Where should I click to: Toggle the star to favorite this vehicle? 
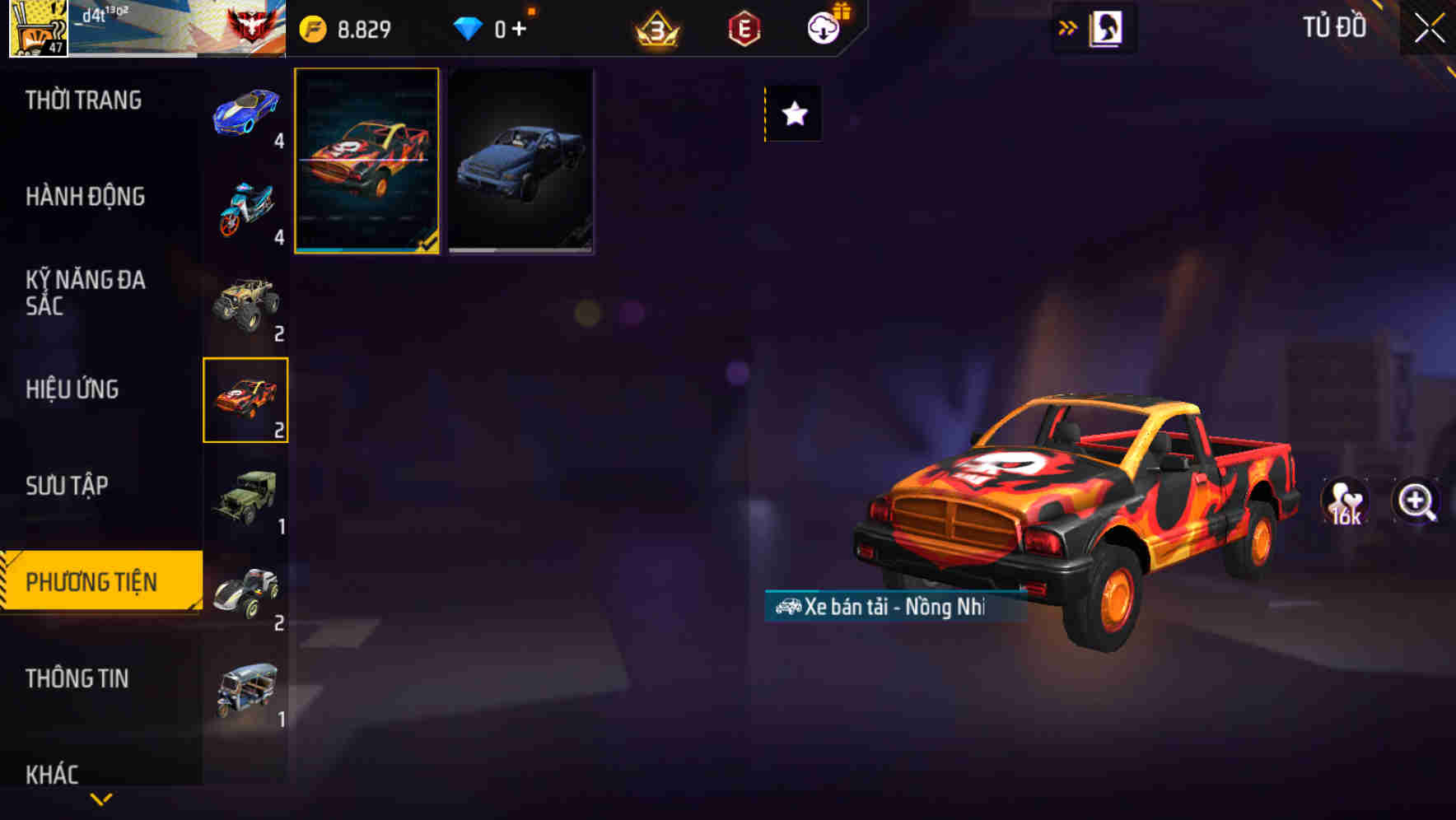click(x=793, y=114)
